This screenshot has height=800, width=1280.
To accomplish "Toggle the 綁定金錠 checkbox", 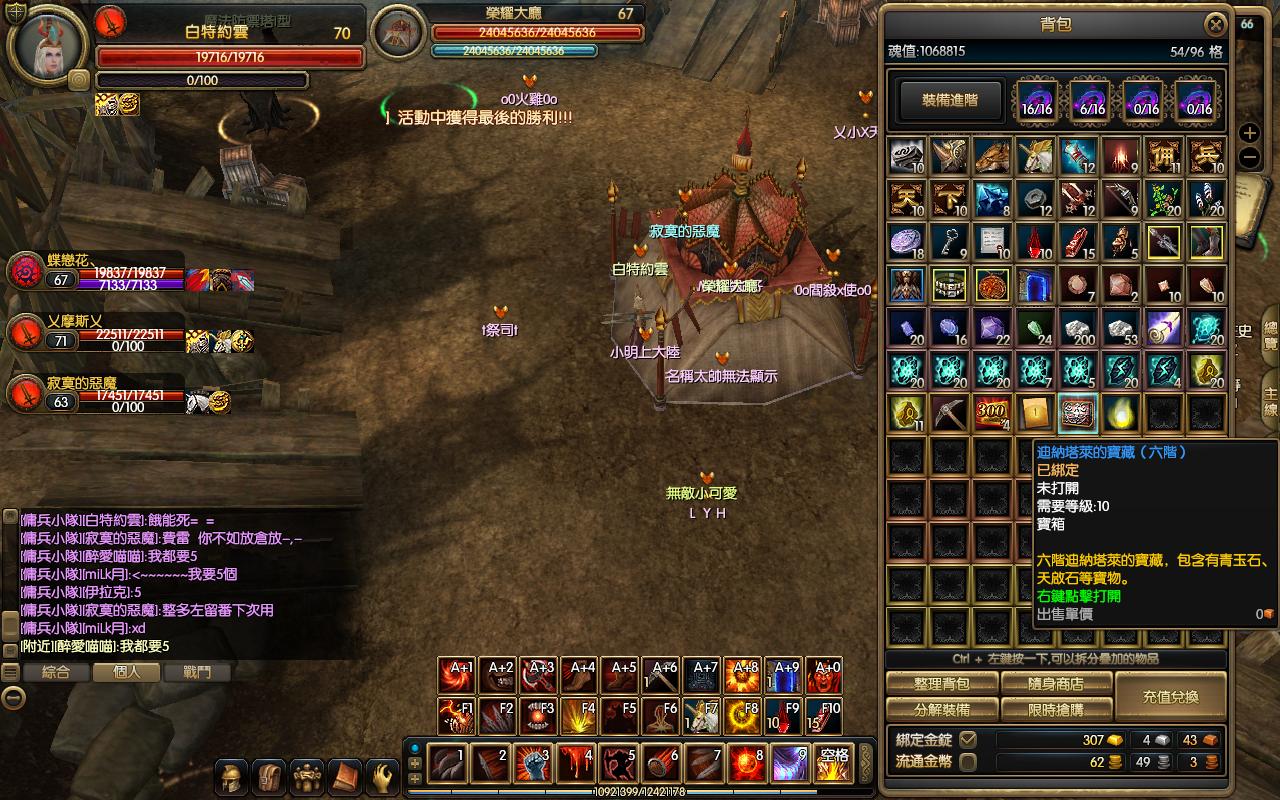I will click(x=967, y=740).
